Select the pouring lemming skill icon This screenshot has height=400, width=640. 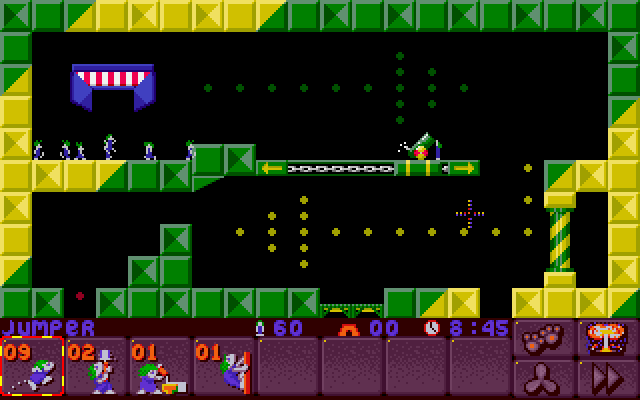click(x=160, y=367)
